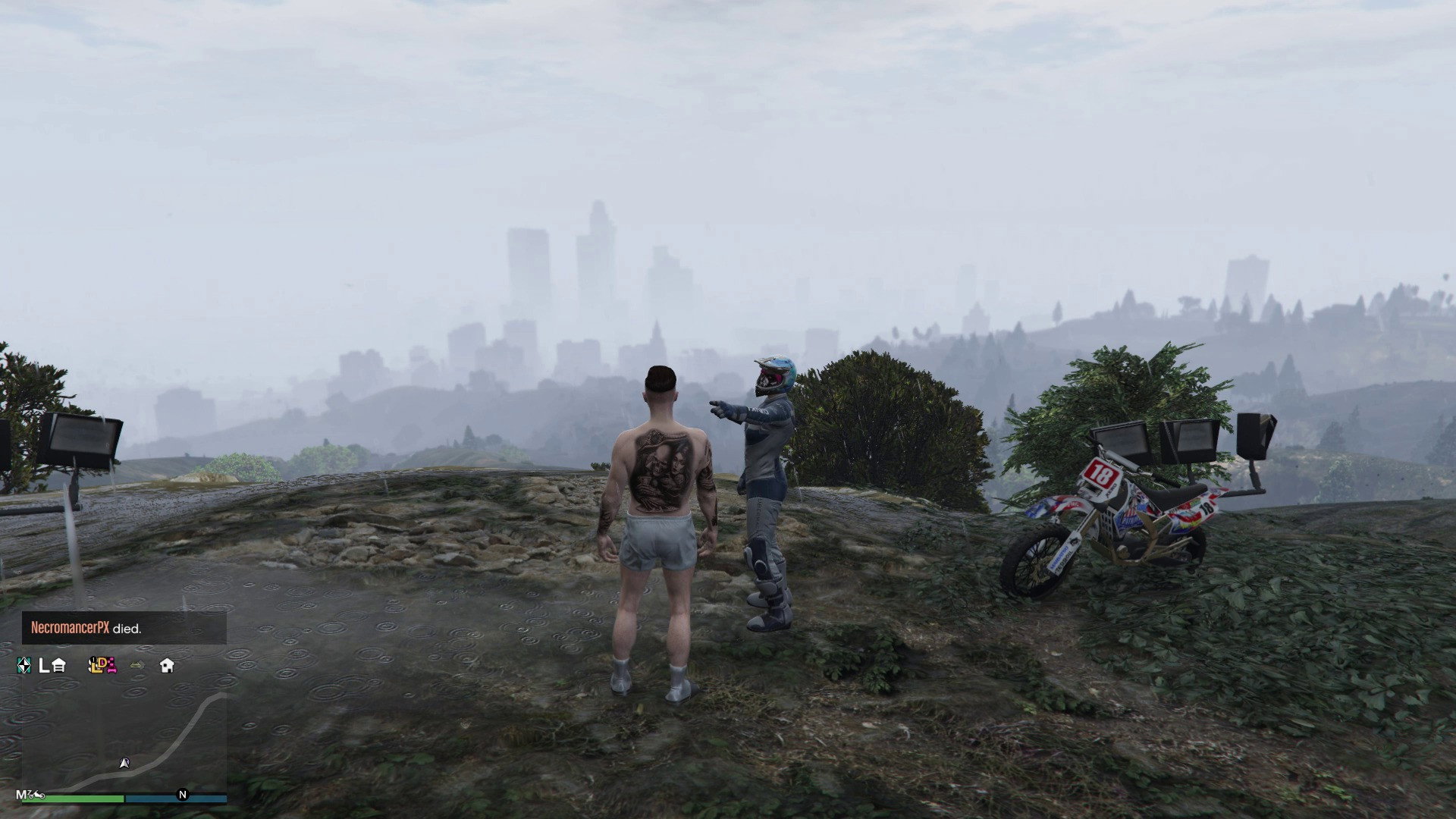
Task: Click the pink car icon on the HUD
Action: 111,667
